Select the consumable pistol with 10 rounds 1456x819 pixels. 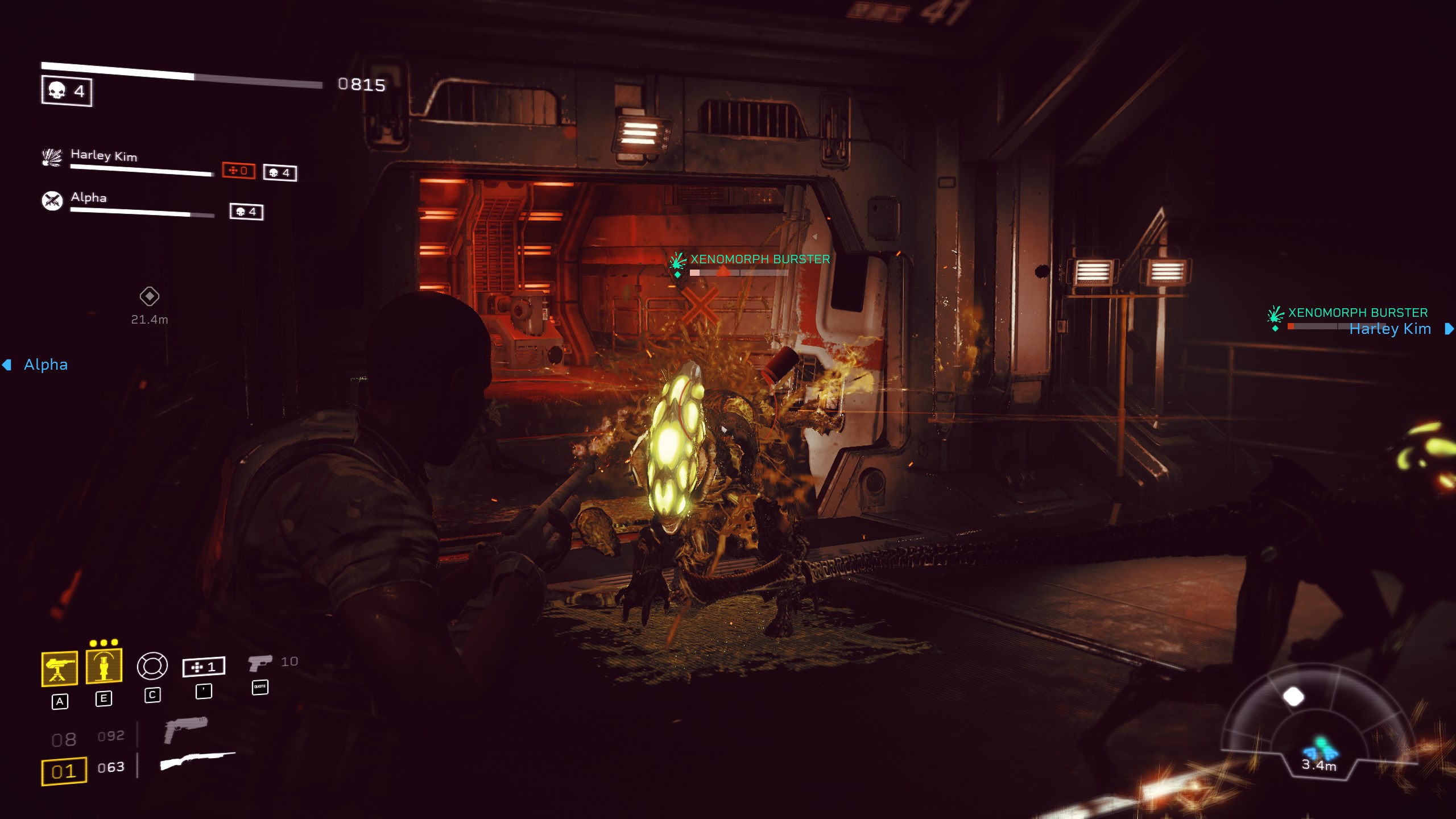click(261, 663)
